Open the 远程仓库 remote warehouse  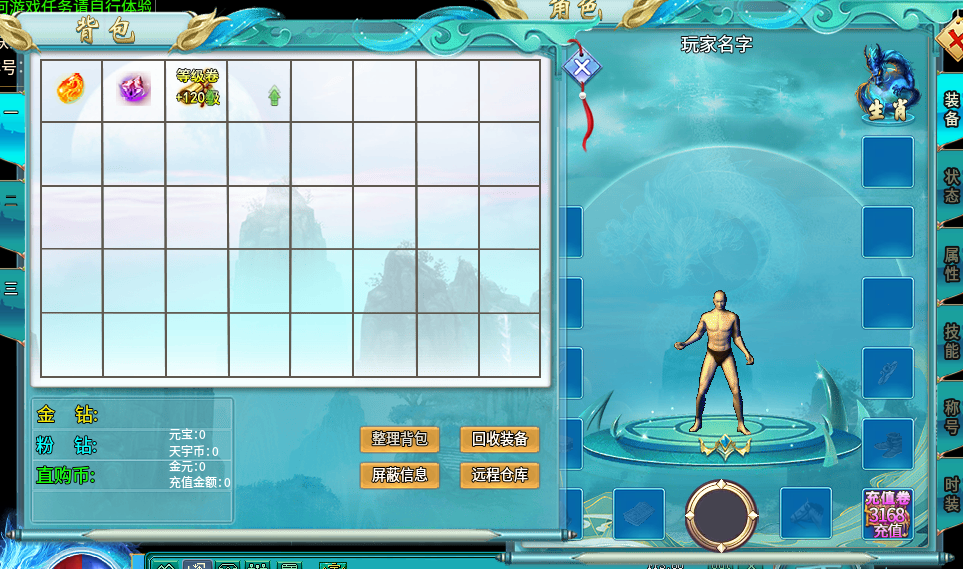[499, 475]
